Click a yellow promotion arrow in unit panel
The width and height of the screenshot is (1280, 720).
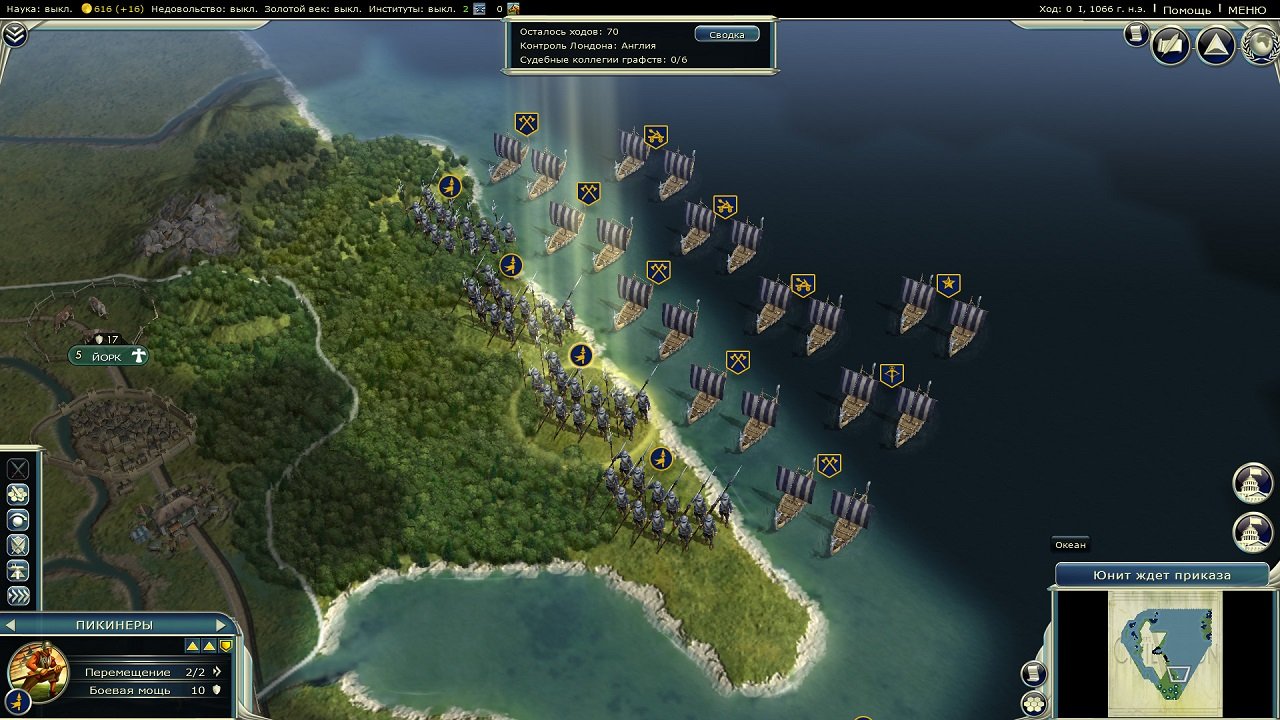tap(191, 646)
